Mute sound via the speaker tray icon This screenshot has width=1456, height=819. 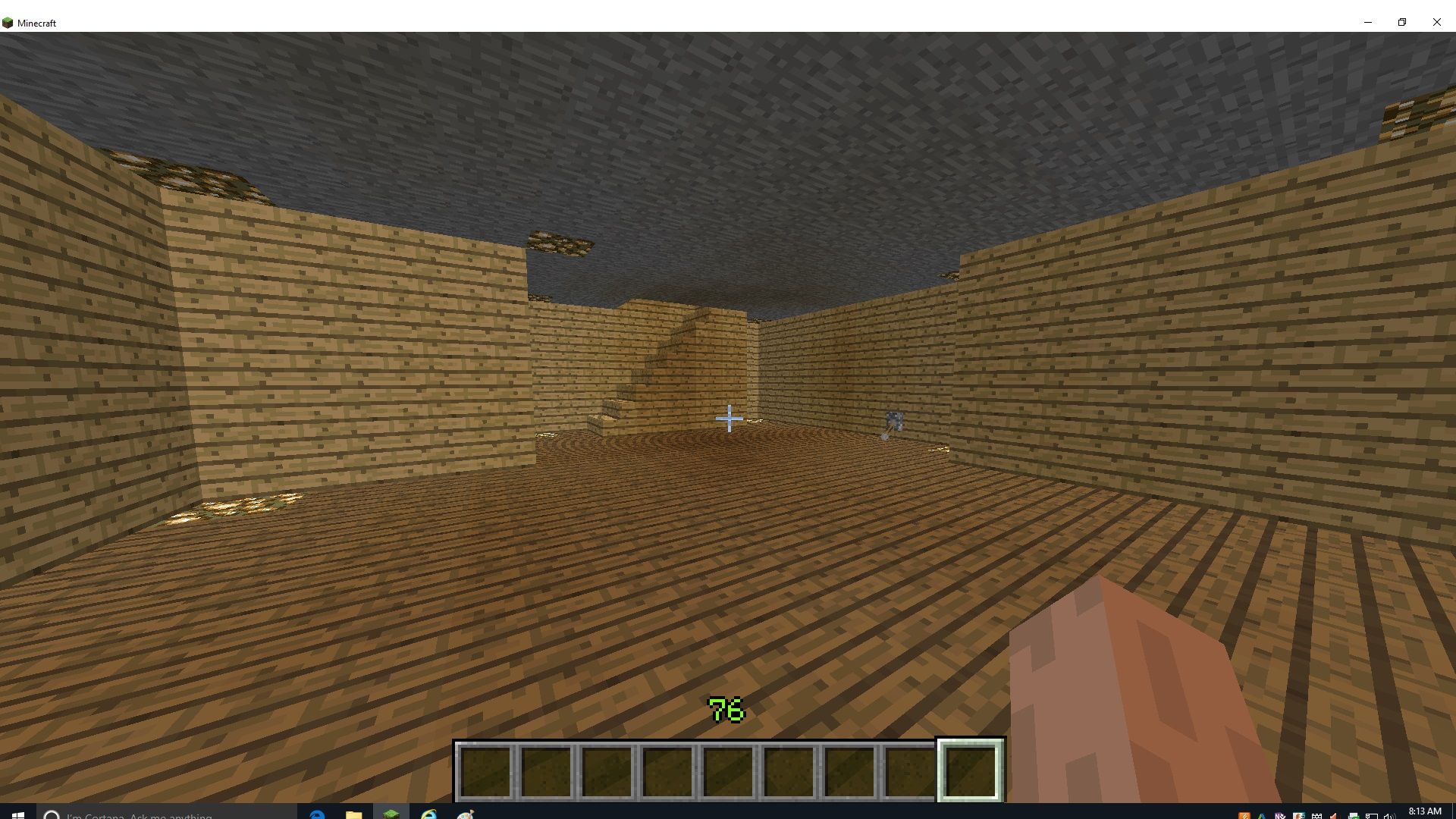(1389, 814)
